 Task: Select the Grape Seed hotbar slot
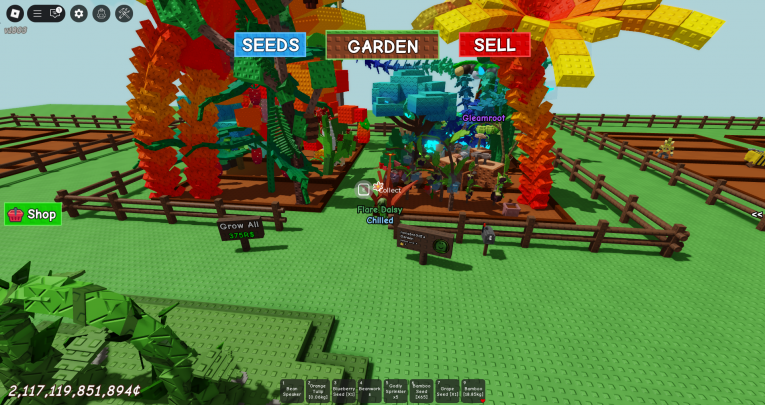[x=448, y=391]
